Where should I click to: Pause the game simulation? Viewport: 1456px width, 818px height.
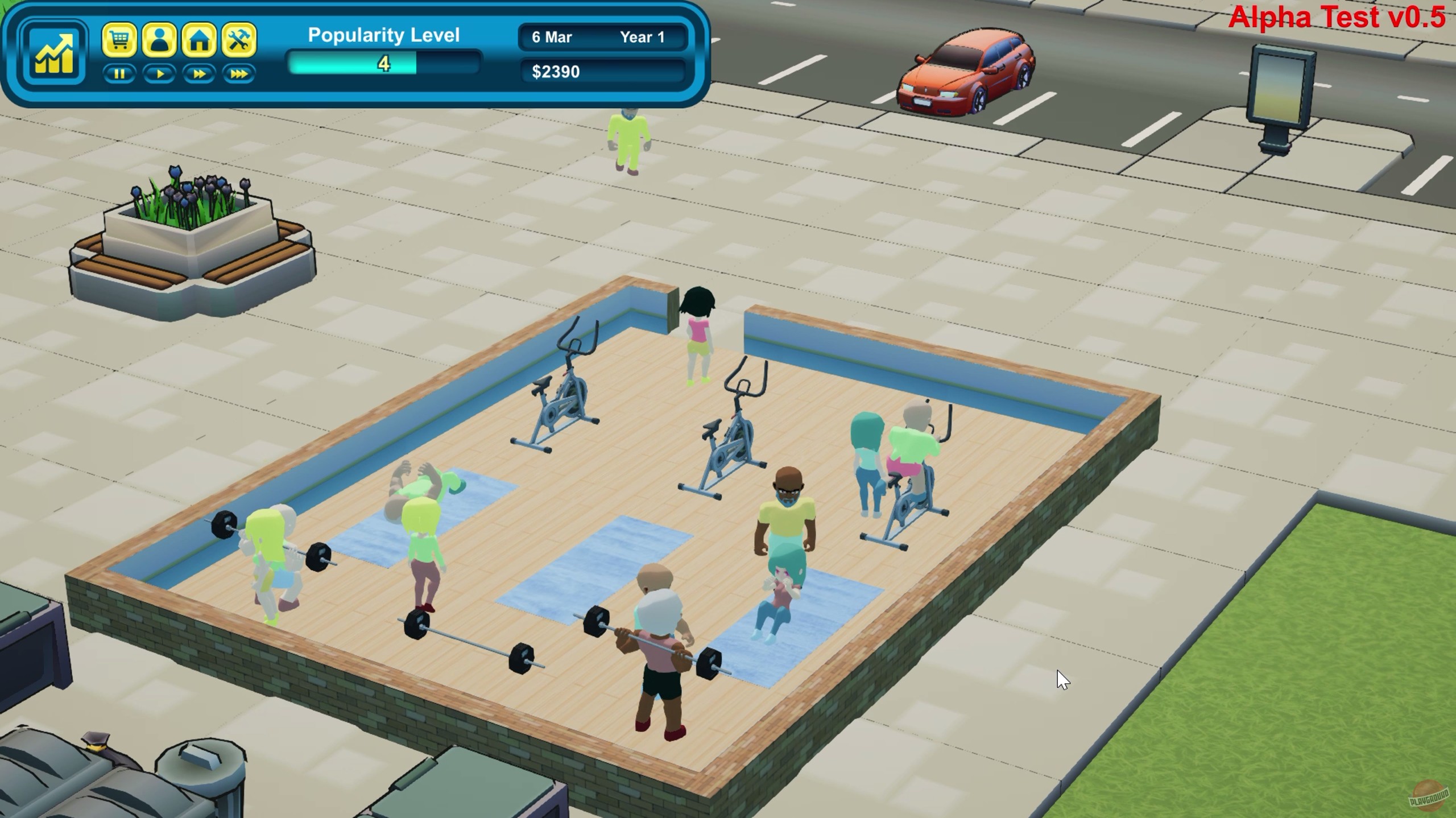[121, 73]
